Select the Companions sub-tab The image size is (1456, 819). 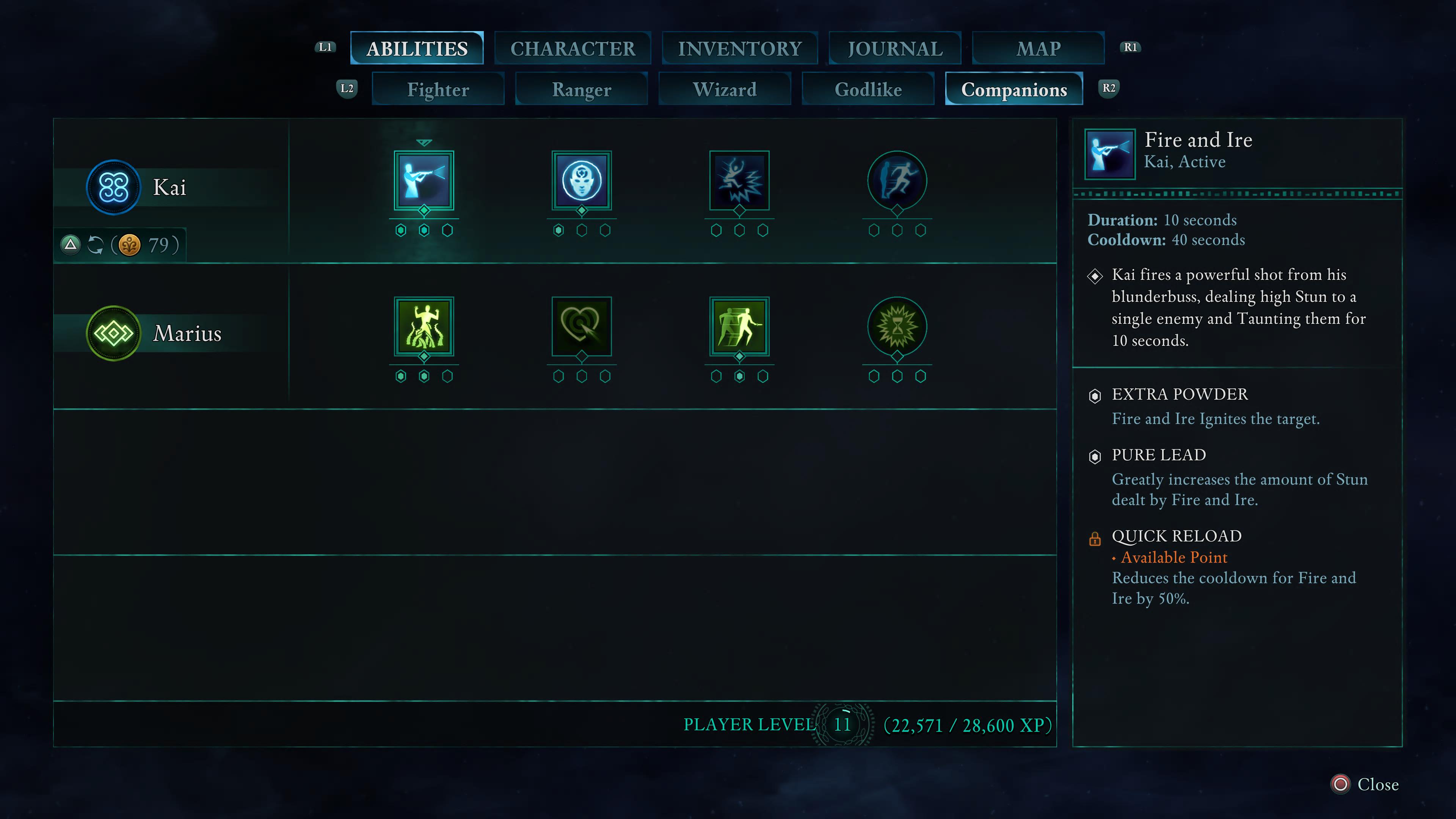click(x=1014, y=89)
